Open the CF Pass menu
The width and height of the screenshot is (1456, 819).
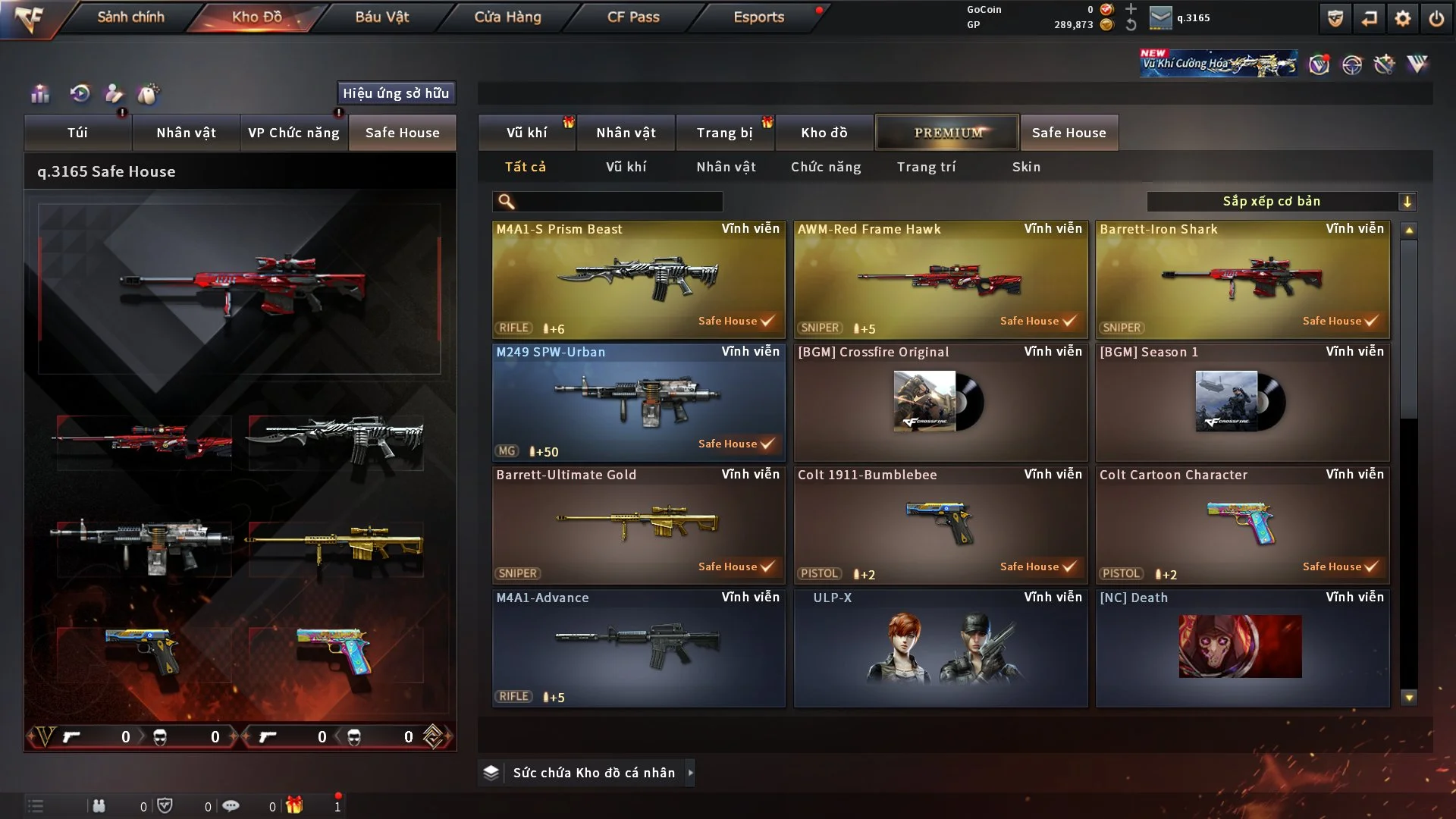click(x=633, y=17)
